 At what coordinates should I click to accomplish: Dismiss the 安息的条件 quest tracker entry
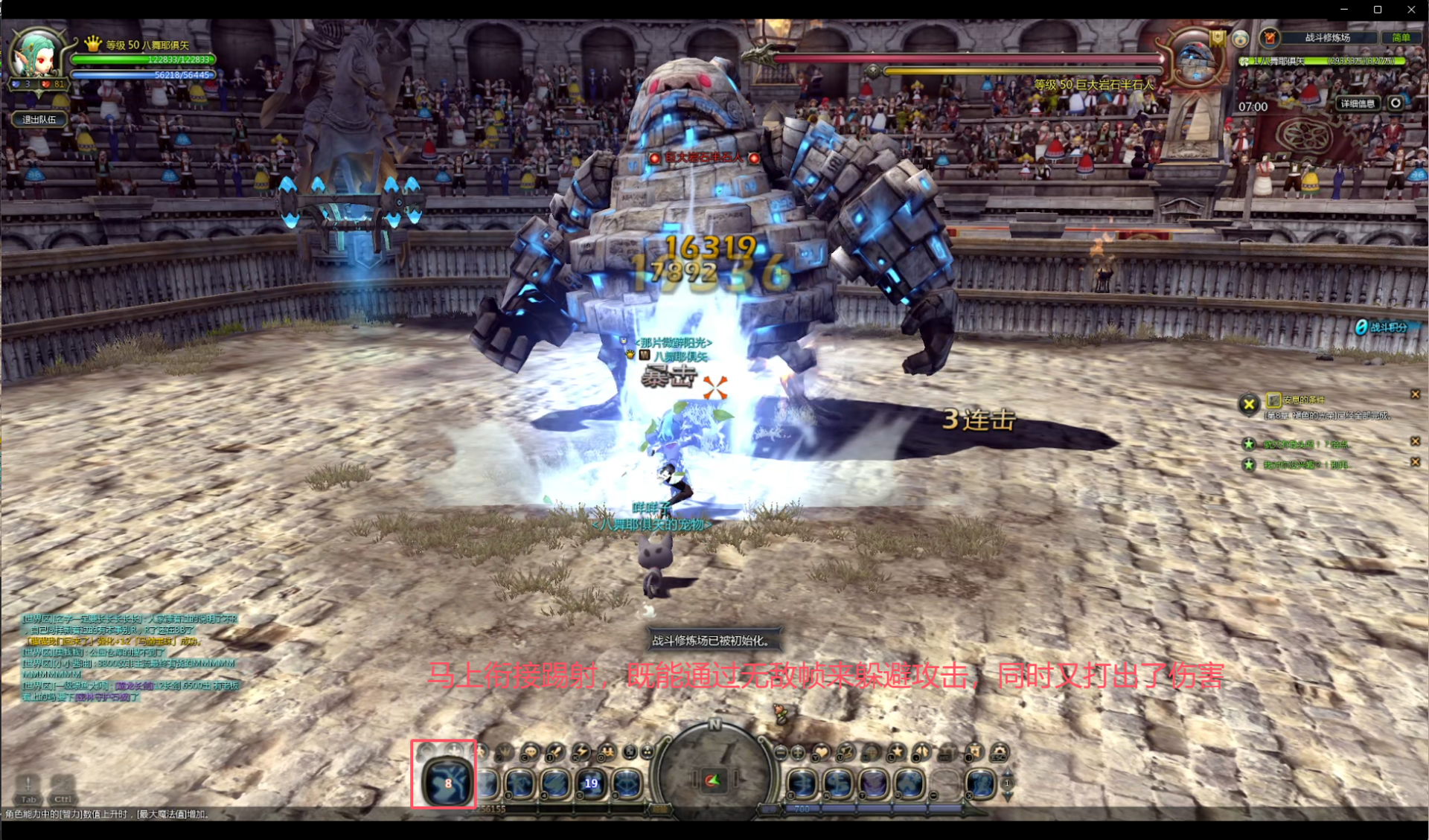click(x=1415, y=394)
